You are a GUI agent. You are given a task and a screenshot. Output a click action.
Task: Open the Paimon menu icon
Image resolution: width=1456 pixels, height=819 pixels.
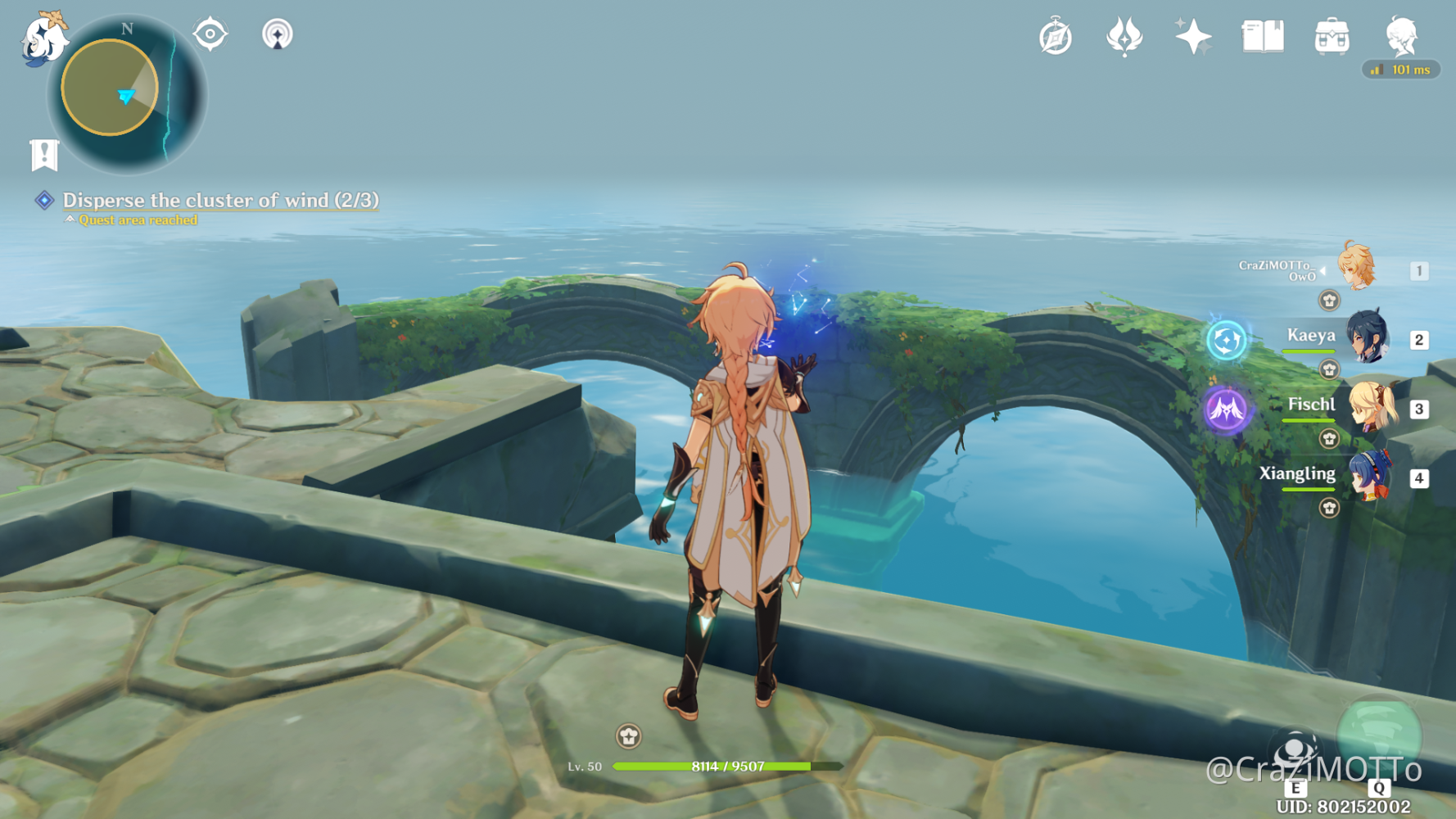(x=43, y=39)
